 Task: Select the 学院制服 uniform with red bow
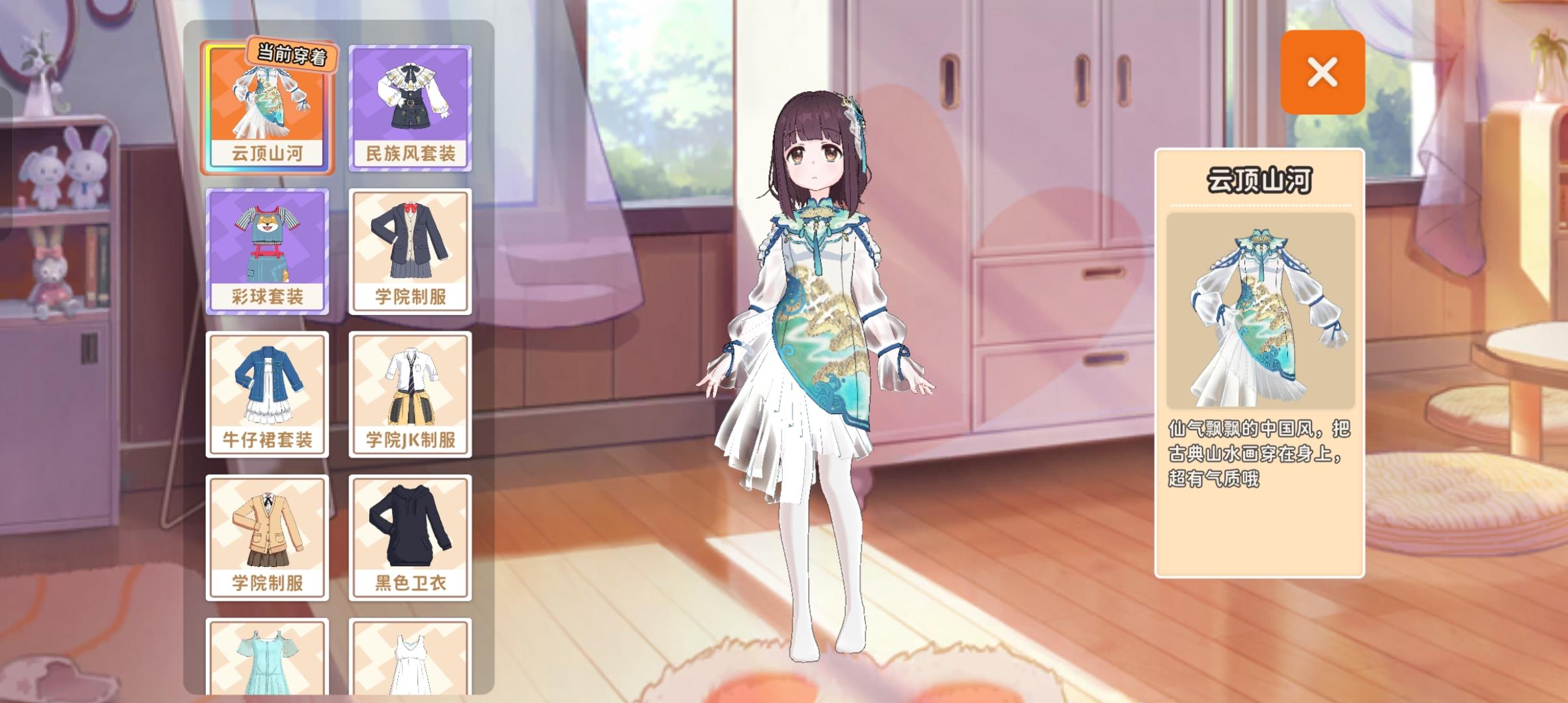[x=411, y=251]
